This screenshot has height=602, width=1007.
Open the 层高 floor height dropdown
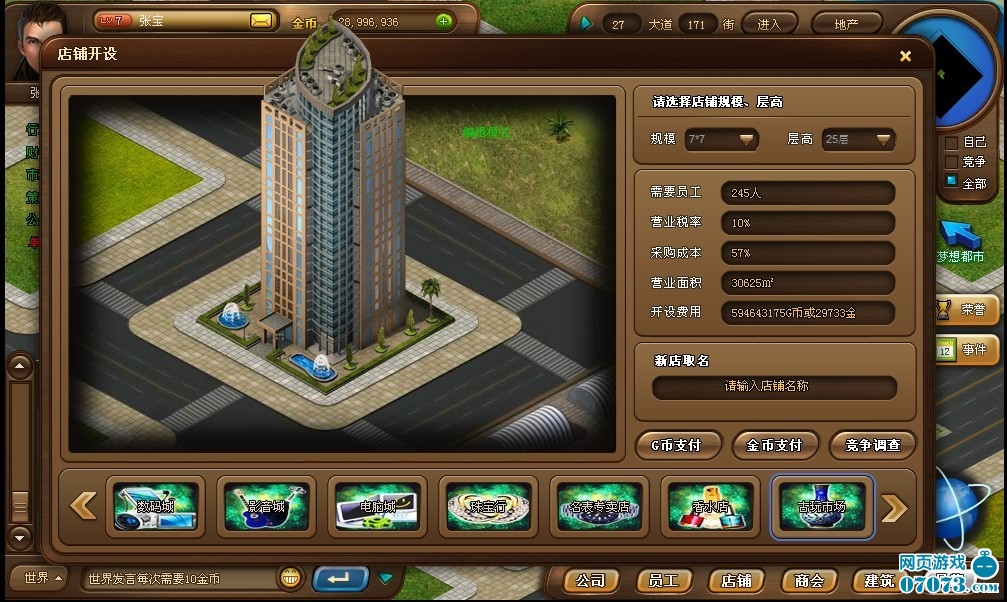pos(857,140)
